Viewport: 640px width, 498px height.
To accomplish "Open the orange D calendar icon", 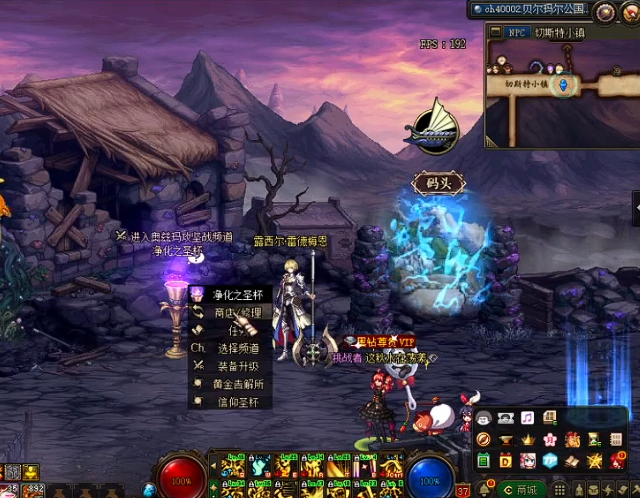I will (505, 460).
